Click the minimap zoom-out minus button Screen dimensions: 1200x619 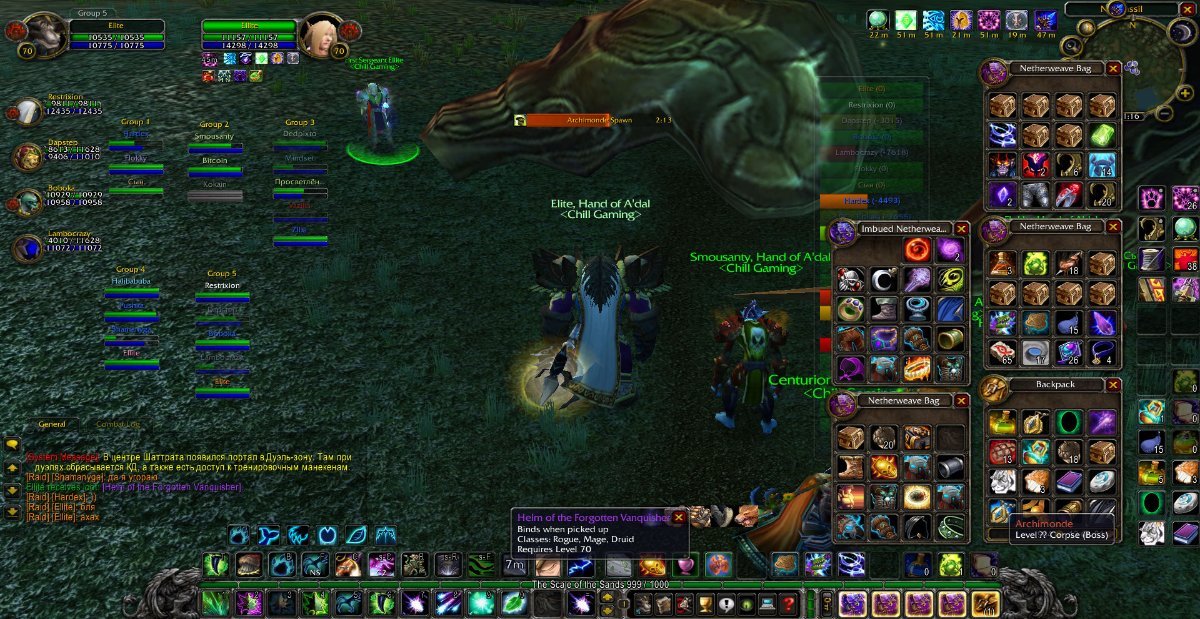click(1165, 114)
